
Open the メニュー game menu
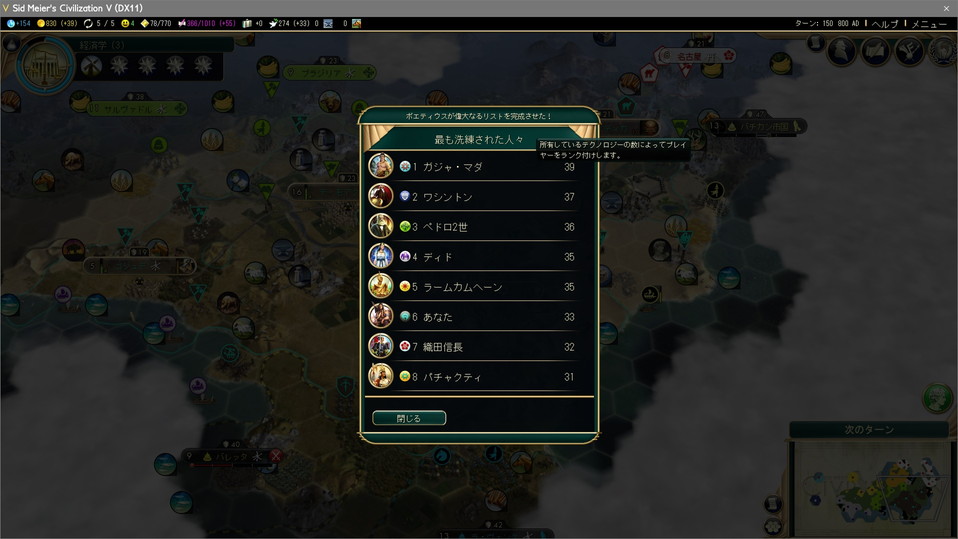[929, 23]
